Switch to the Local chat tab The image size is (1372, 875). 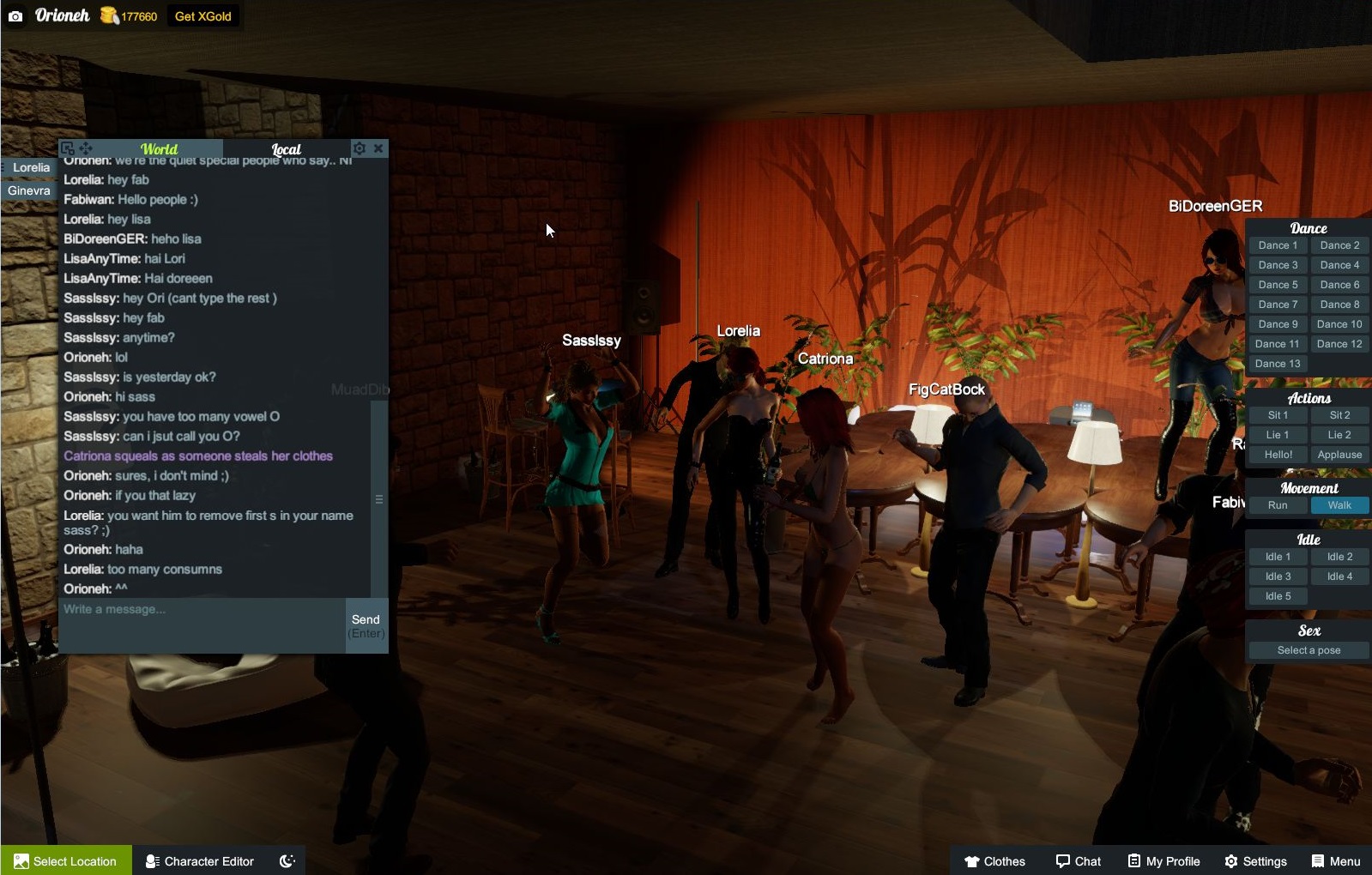287,149
